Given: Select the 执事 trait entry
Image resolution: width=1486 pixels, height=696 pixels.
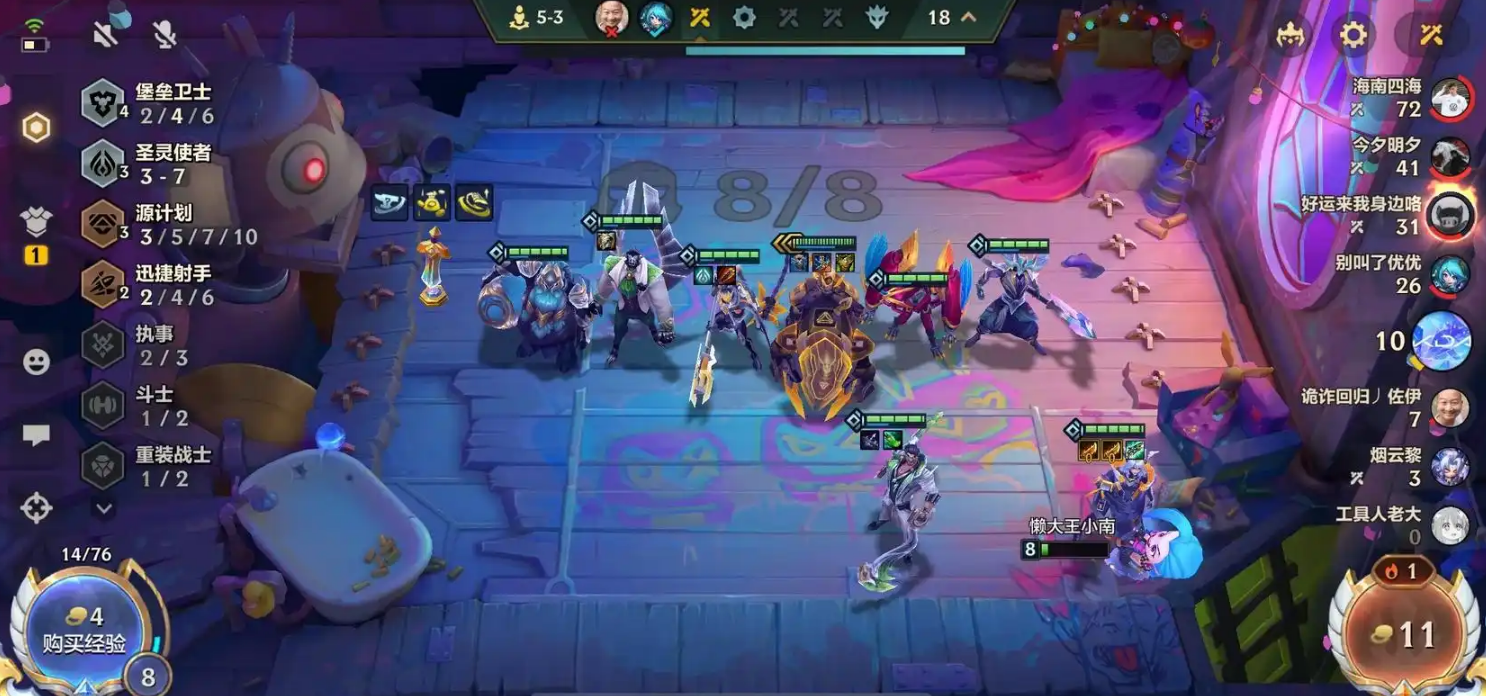Looking at the screenshot, I should [150, 345].
